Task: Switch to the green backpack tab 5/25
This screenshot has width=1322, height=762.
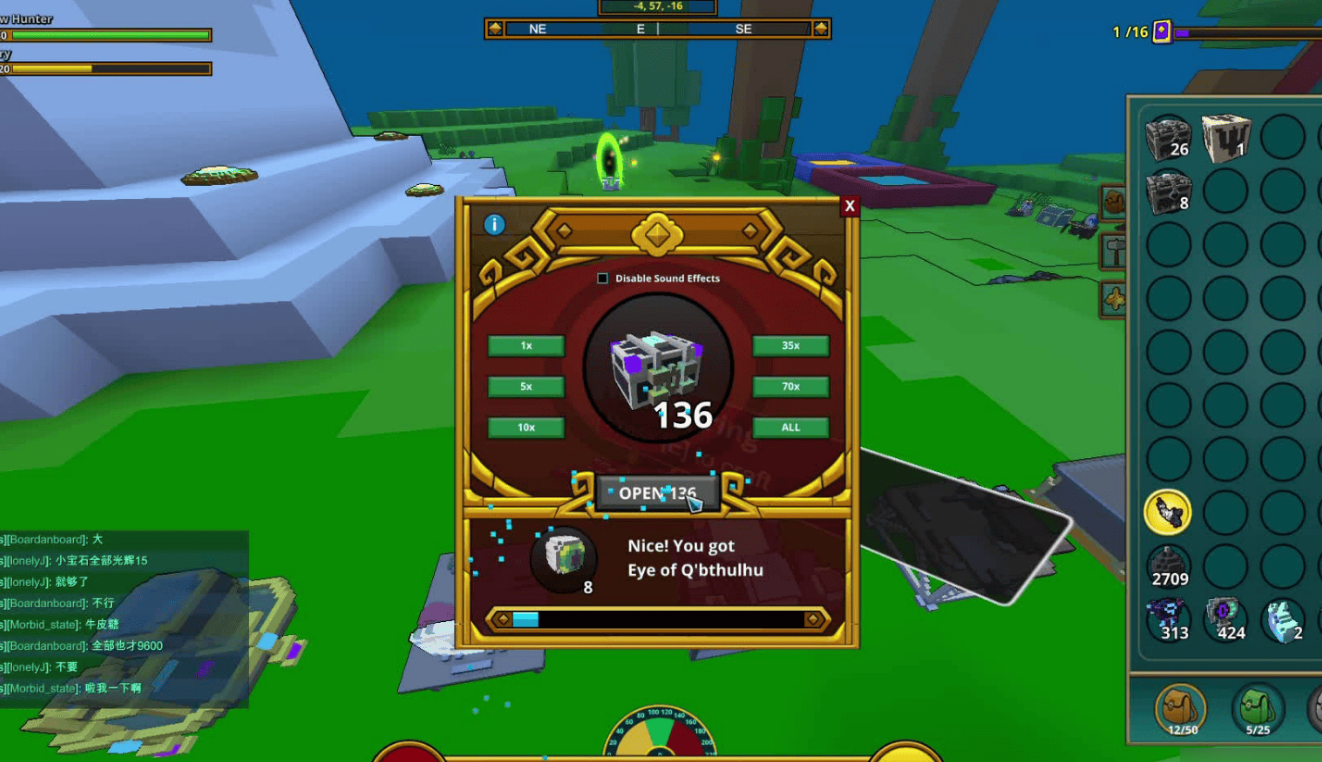Action: 1257,710
